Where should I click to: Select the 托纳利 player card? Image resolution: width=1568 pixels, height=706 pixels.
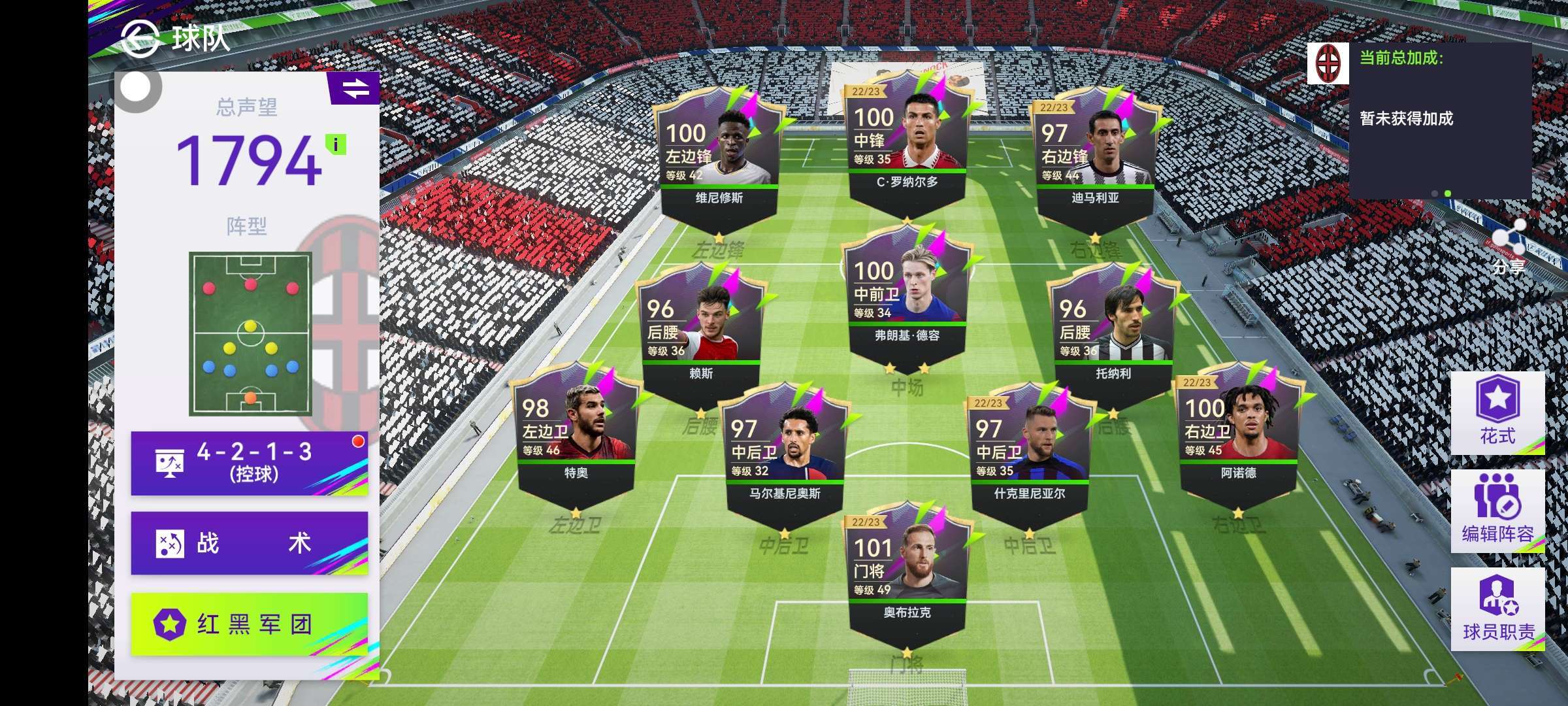(x=1113, y=337)
